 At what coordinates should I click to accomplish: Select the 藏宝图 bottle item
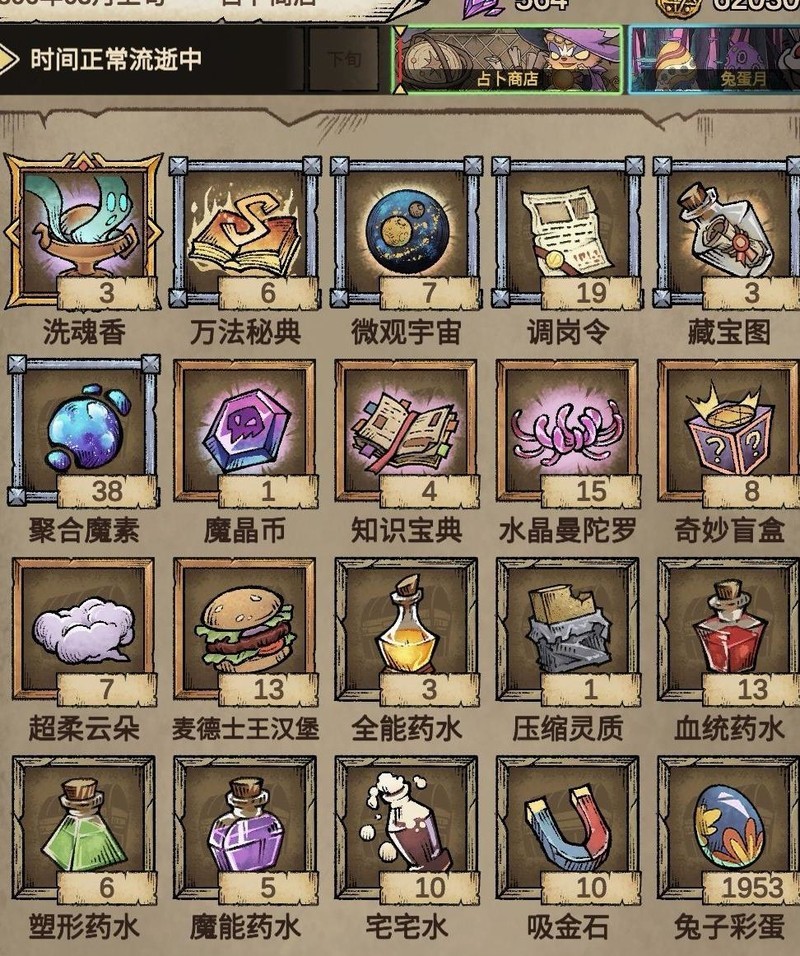pos(728,230)
